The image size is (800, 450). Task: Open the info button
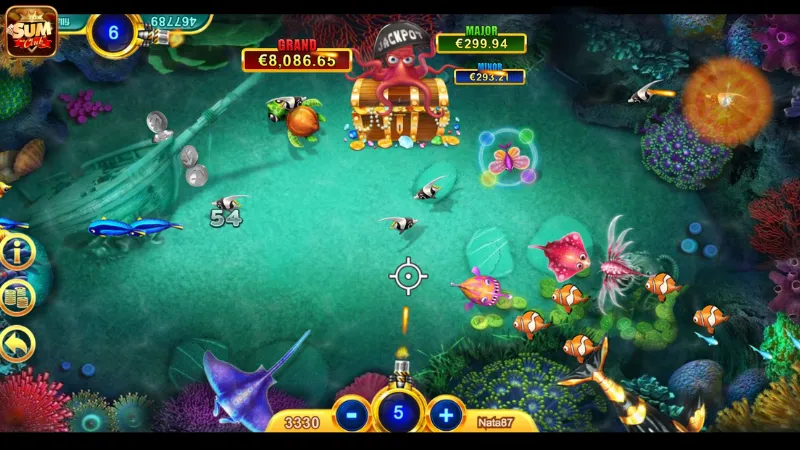pyautogui.click(x=17, y=252)
